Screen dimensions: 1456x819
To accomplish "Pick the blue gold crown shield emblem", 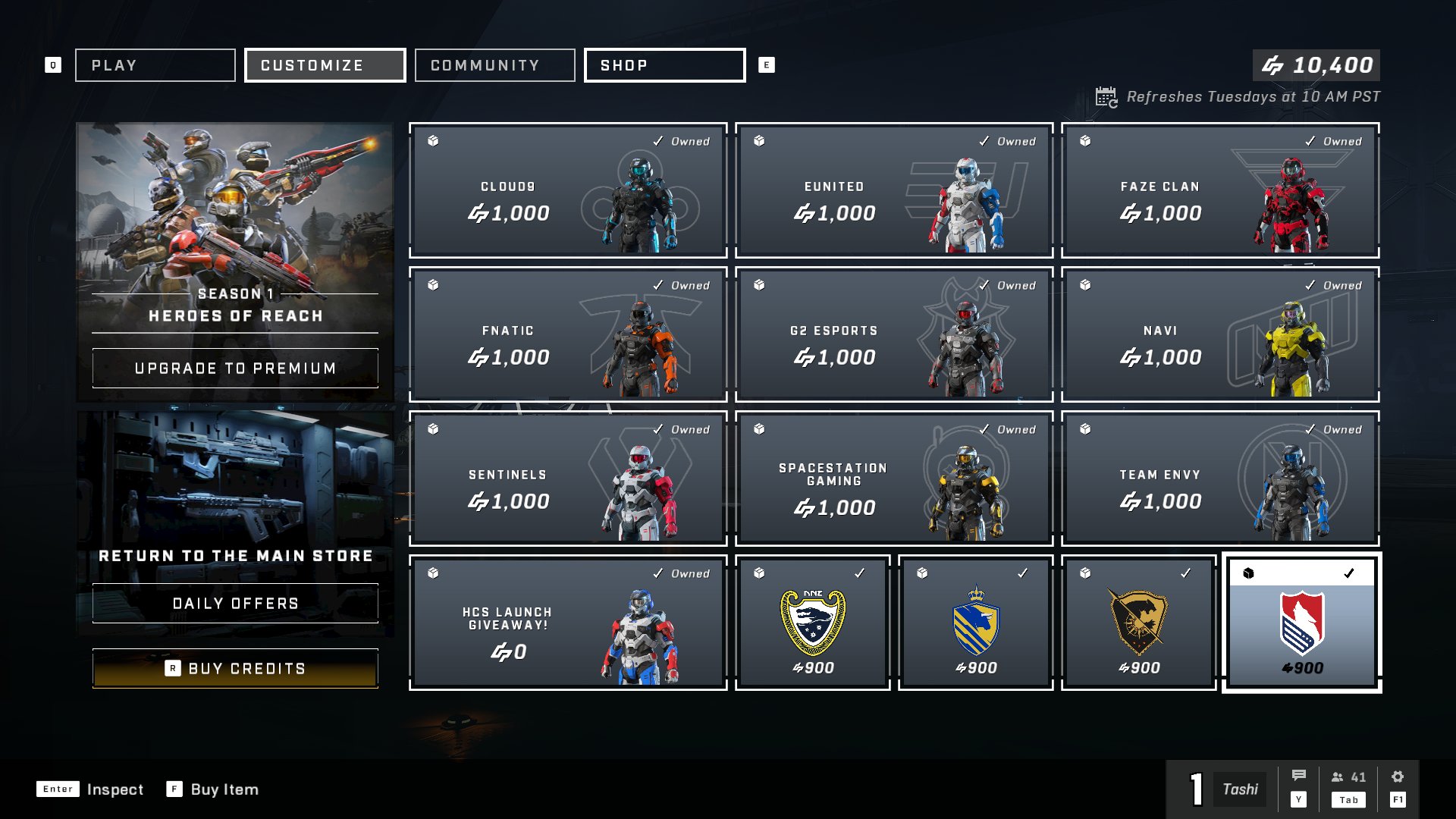I will pos(976,623).
